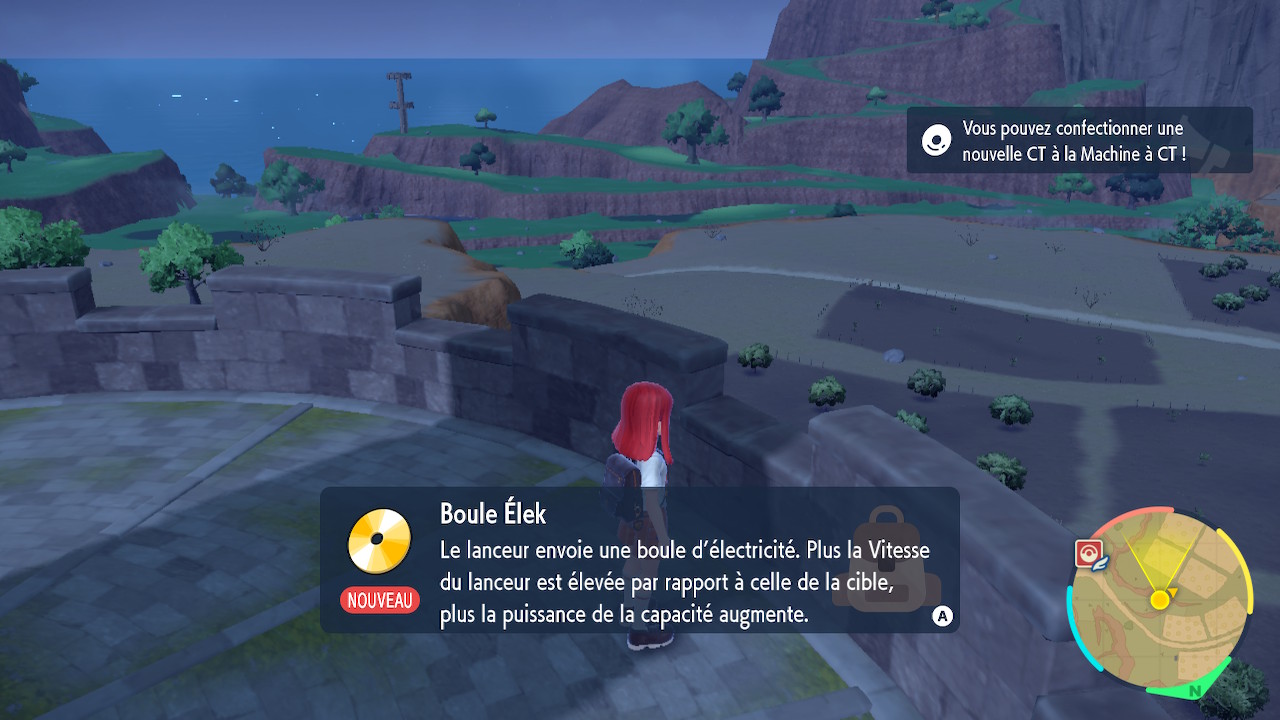
Task: Select the yellow Boule Élek TM disc
Action: [x=379, y=540]
